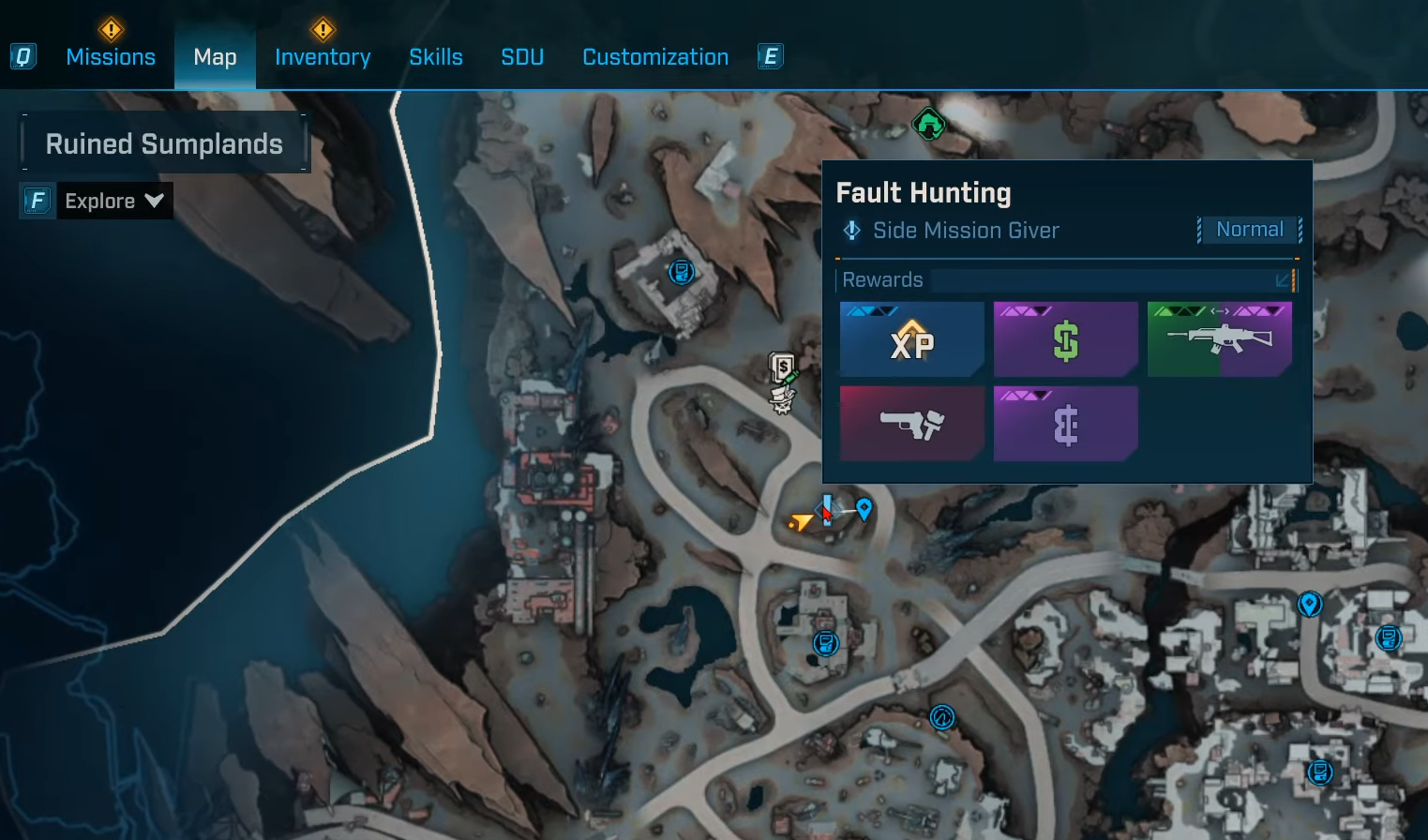Select the XP reward tile
The image size is (1428, 840).
tap(911, 339)
